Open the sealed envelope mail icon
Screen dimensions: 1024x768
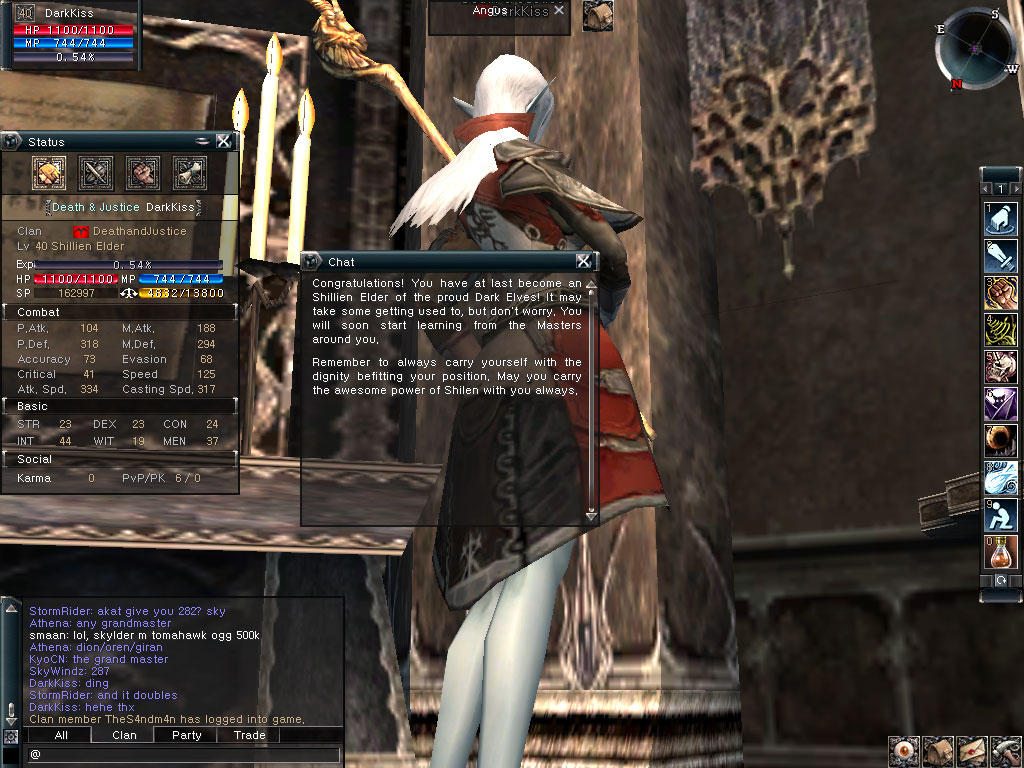(971, 750)
